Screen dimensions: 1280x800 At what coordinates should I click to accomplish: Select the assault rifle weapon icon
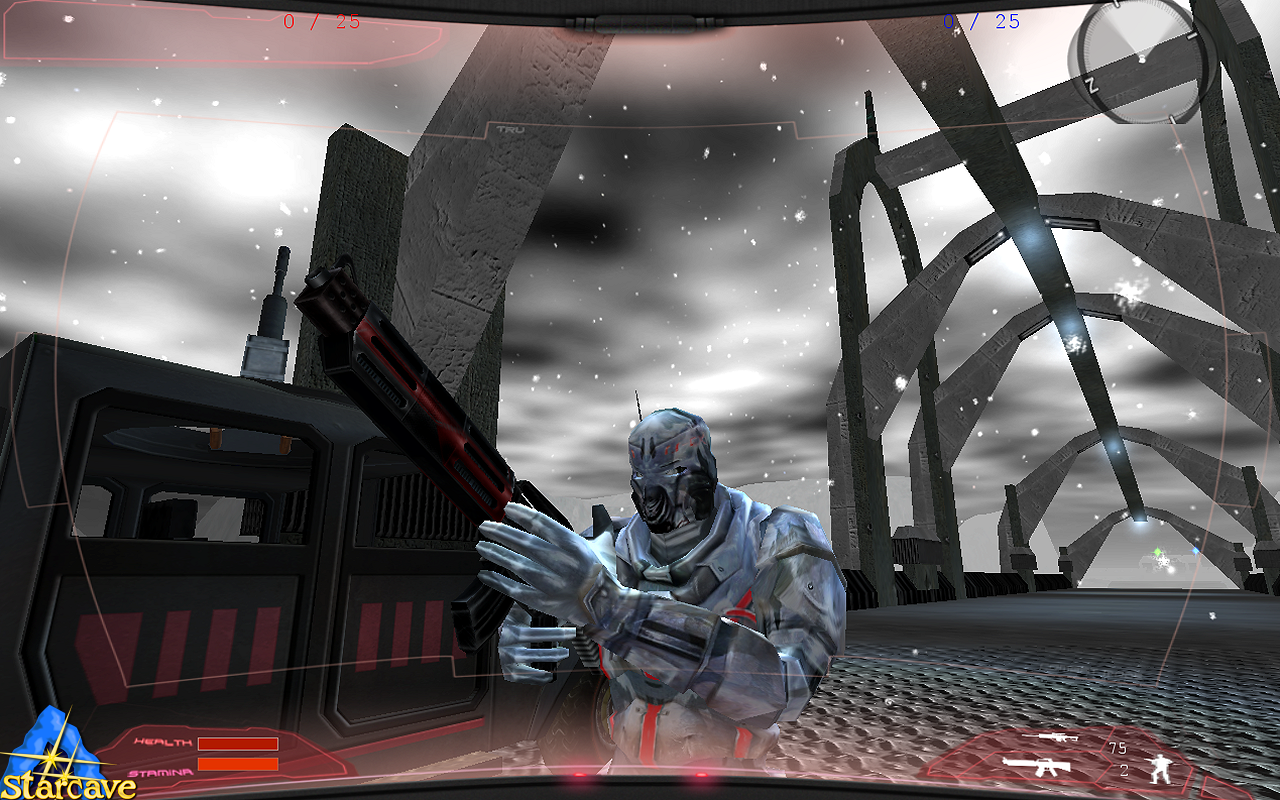coord(1037,768)
